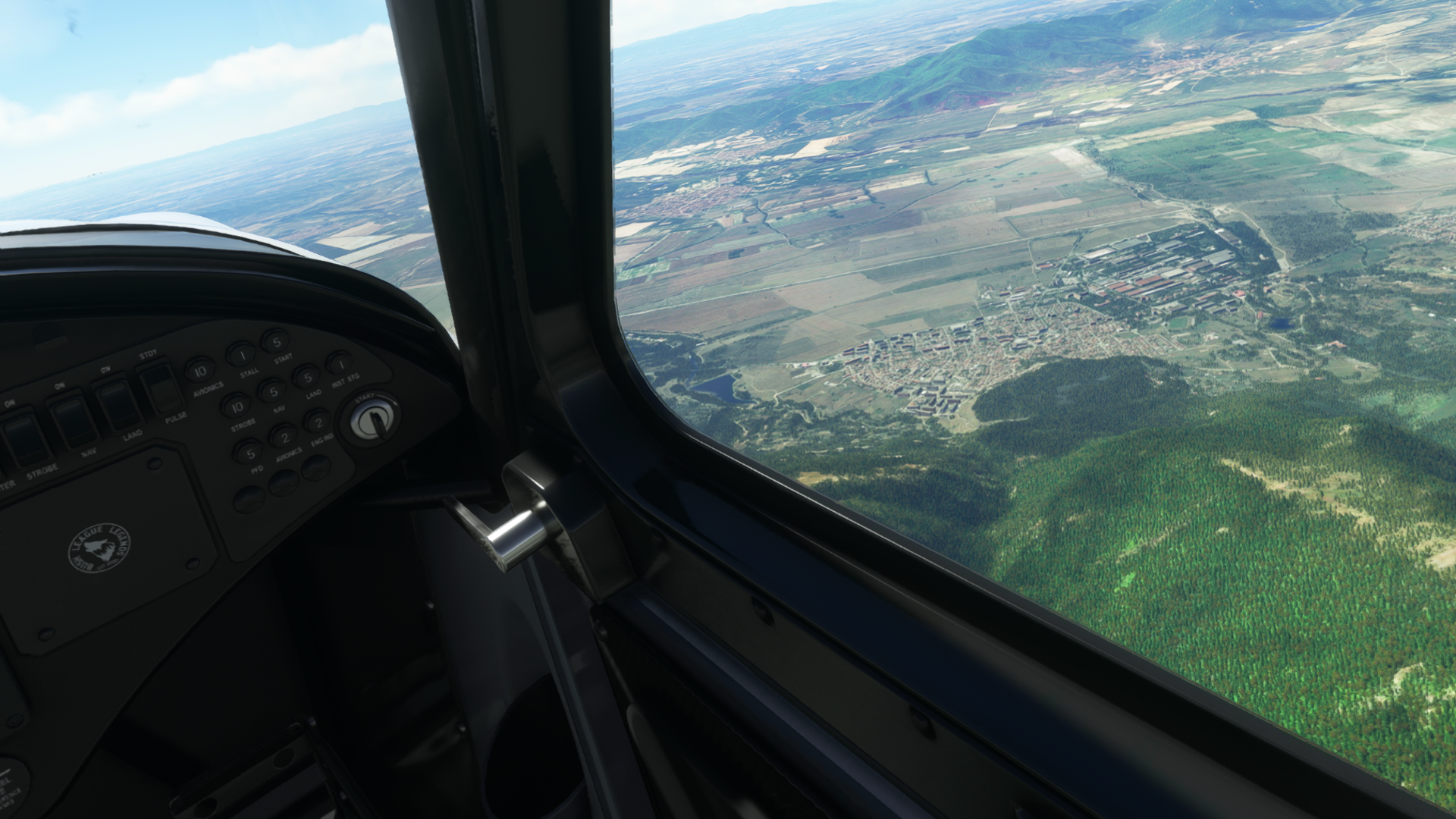Click the 10-amp STROBE circuit breaker
Screen dimensions: 1456x819
[237, 406]
